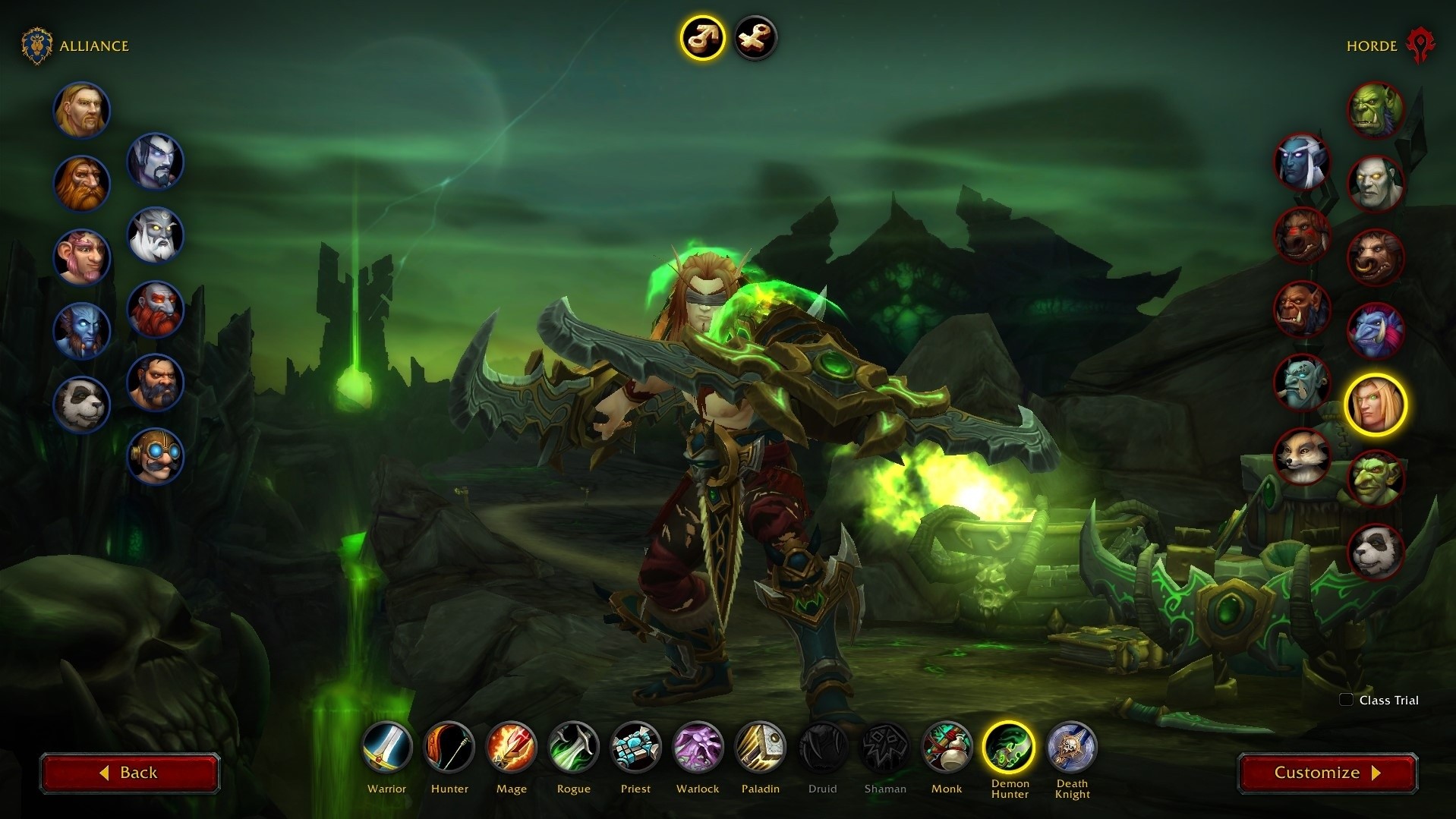This screenshot has height=819, width=1456.
Task: Pick the Human race portrait
Action: pyautogui.click(x=82, y=110)
